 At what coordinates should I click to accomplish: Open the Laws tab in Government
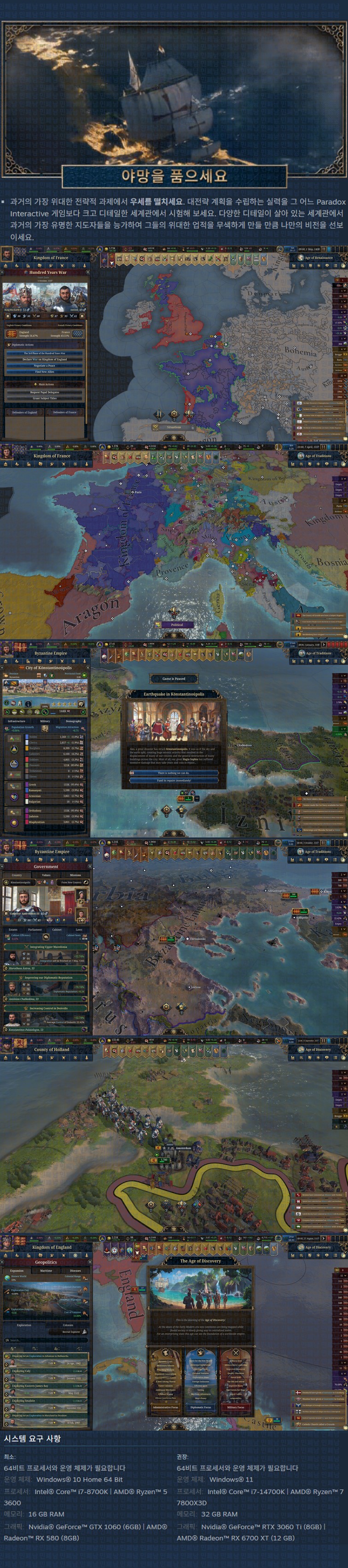[x=78, y=930]
